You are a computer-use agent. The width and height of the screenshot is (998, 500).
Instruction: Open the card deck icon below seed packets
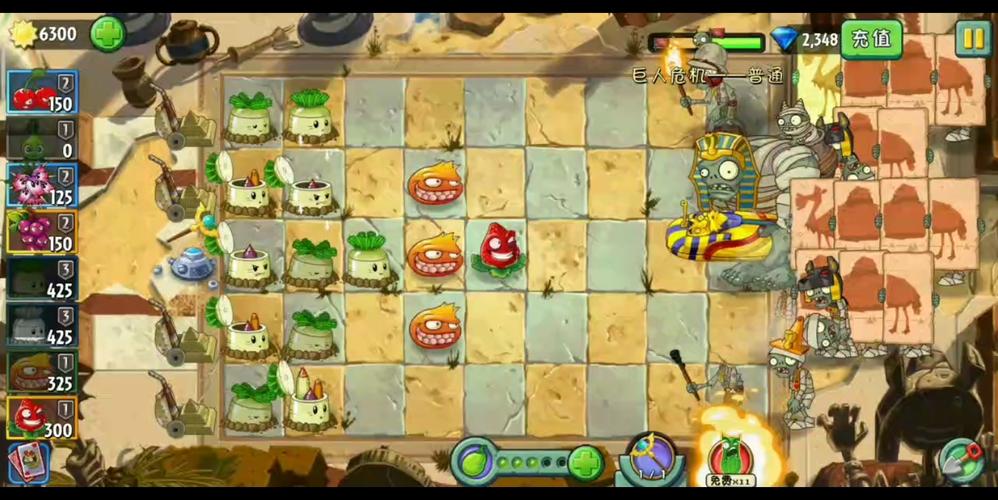tap(28, 462)
